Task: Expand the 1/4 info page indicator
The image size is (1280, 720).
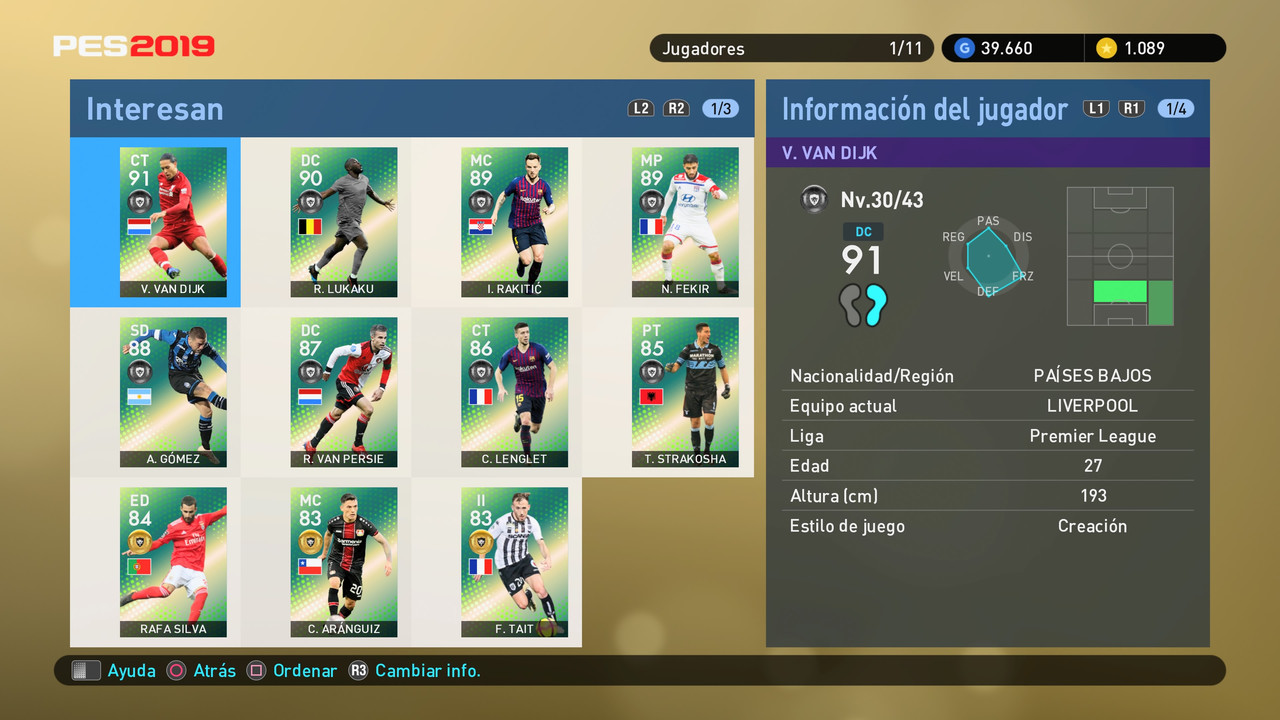Action: pos(1175,108)
